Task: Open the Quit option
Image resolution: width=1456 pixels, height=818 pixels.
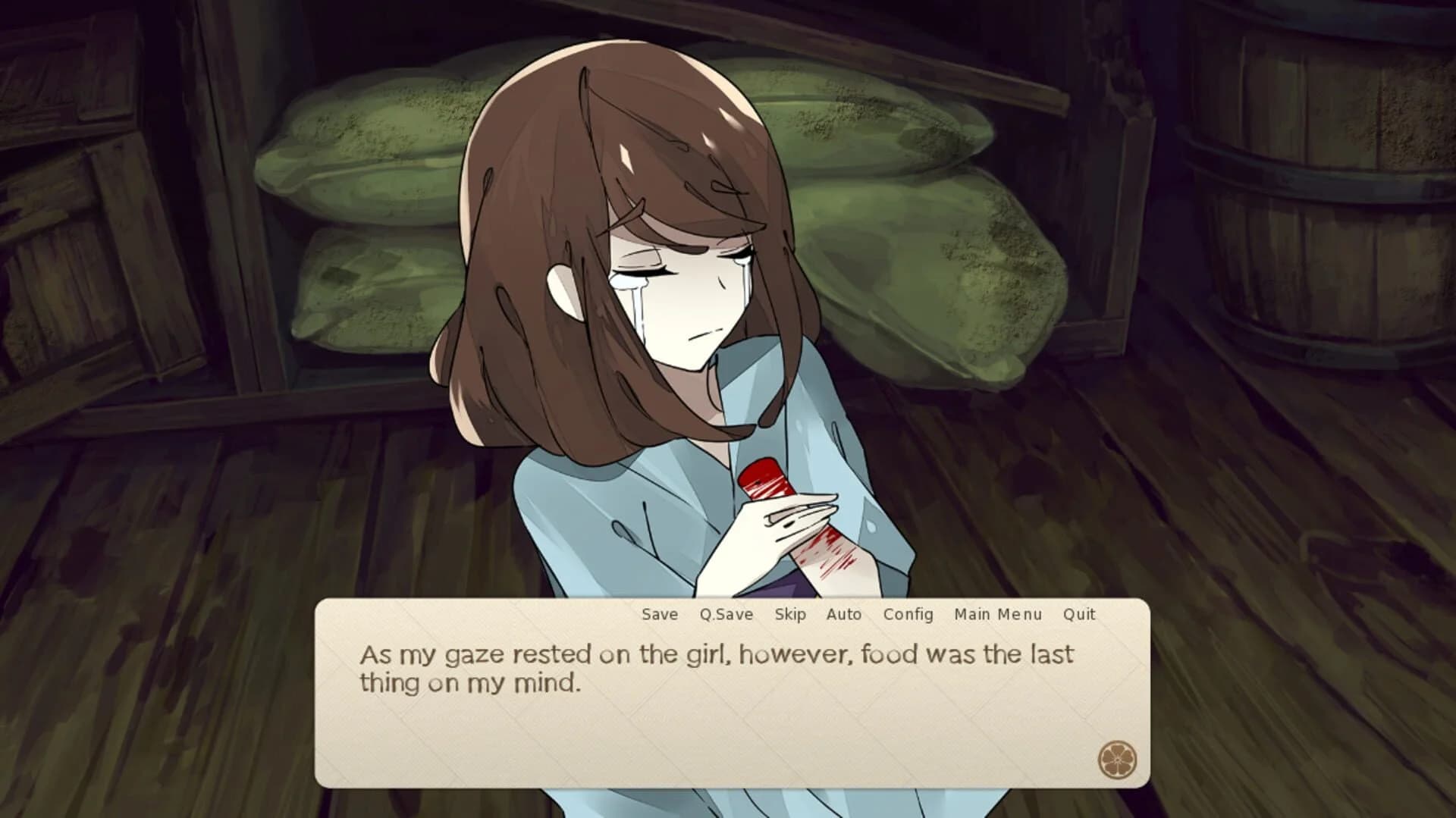Action: tap(1078, 614)
